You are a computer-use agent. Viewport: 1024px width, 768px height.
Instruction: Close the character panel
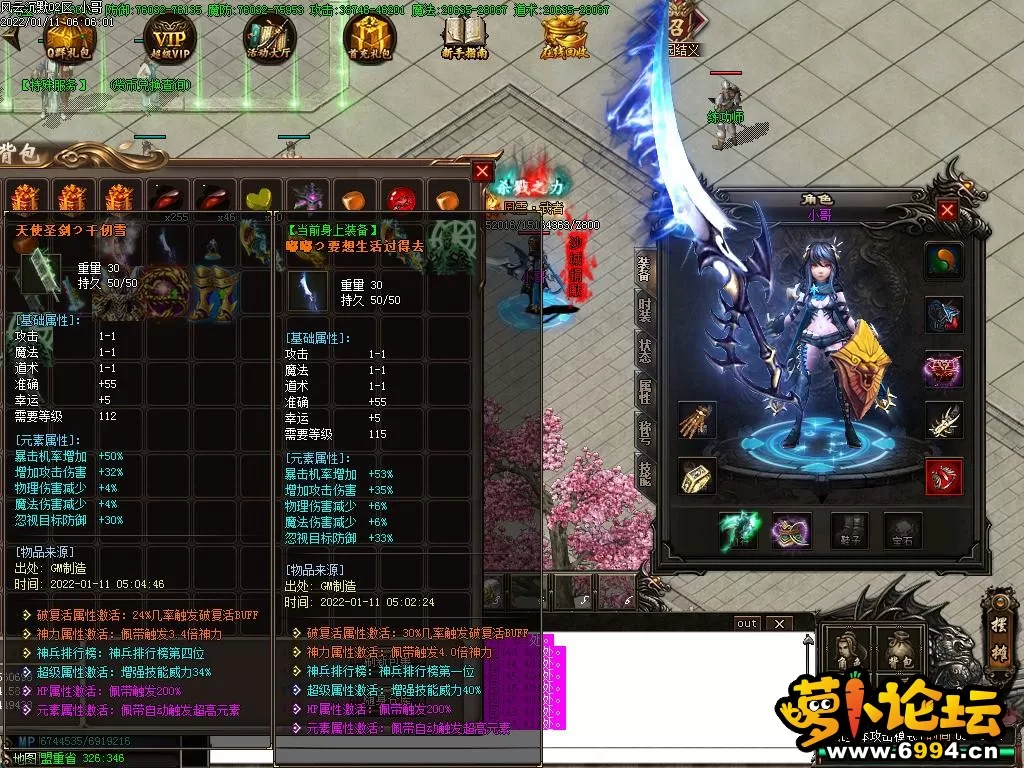[947, 210]
